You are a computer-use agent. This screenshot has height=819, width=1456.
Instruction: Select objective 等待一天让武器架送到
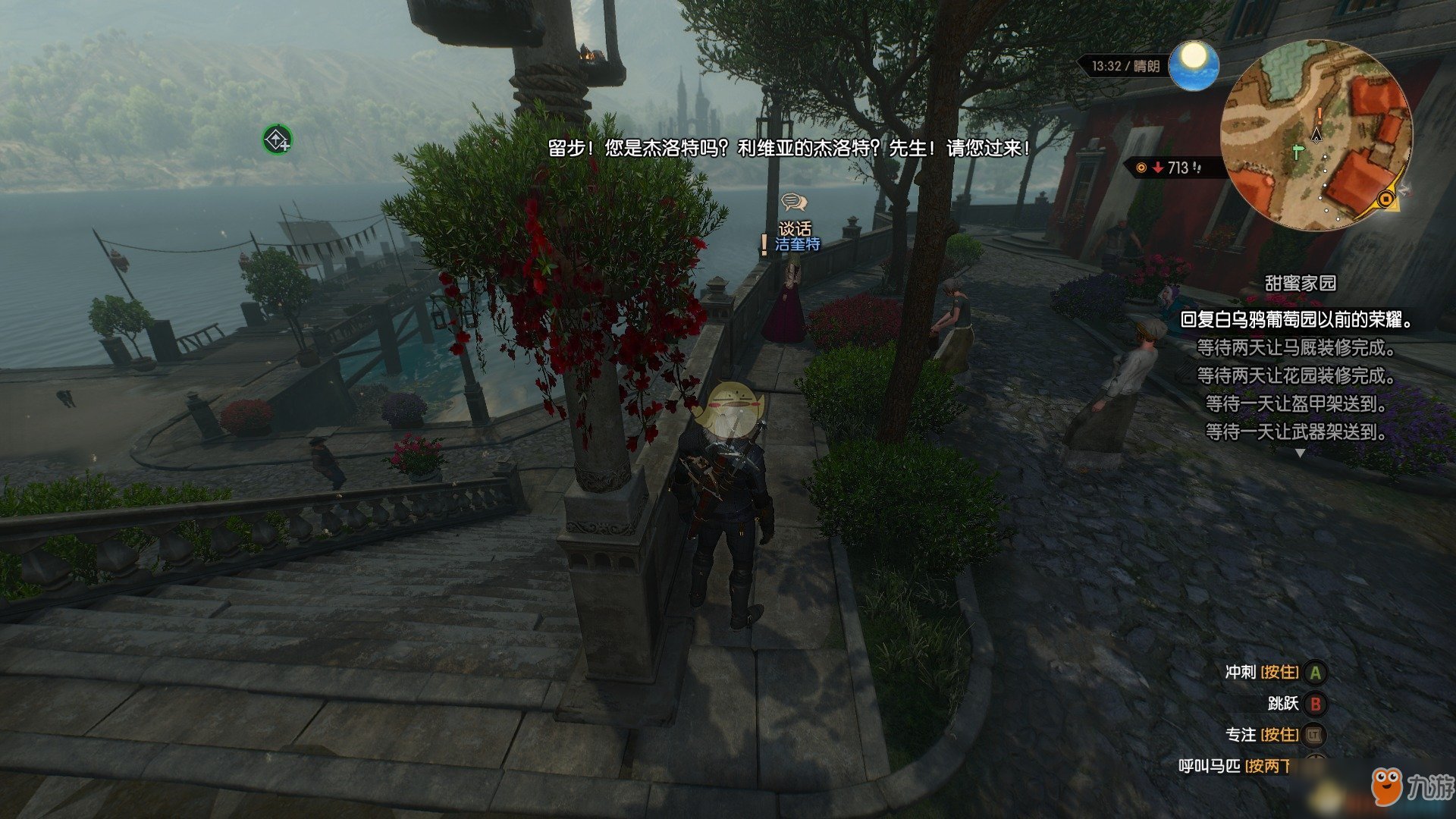click(1296, 432)
